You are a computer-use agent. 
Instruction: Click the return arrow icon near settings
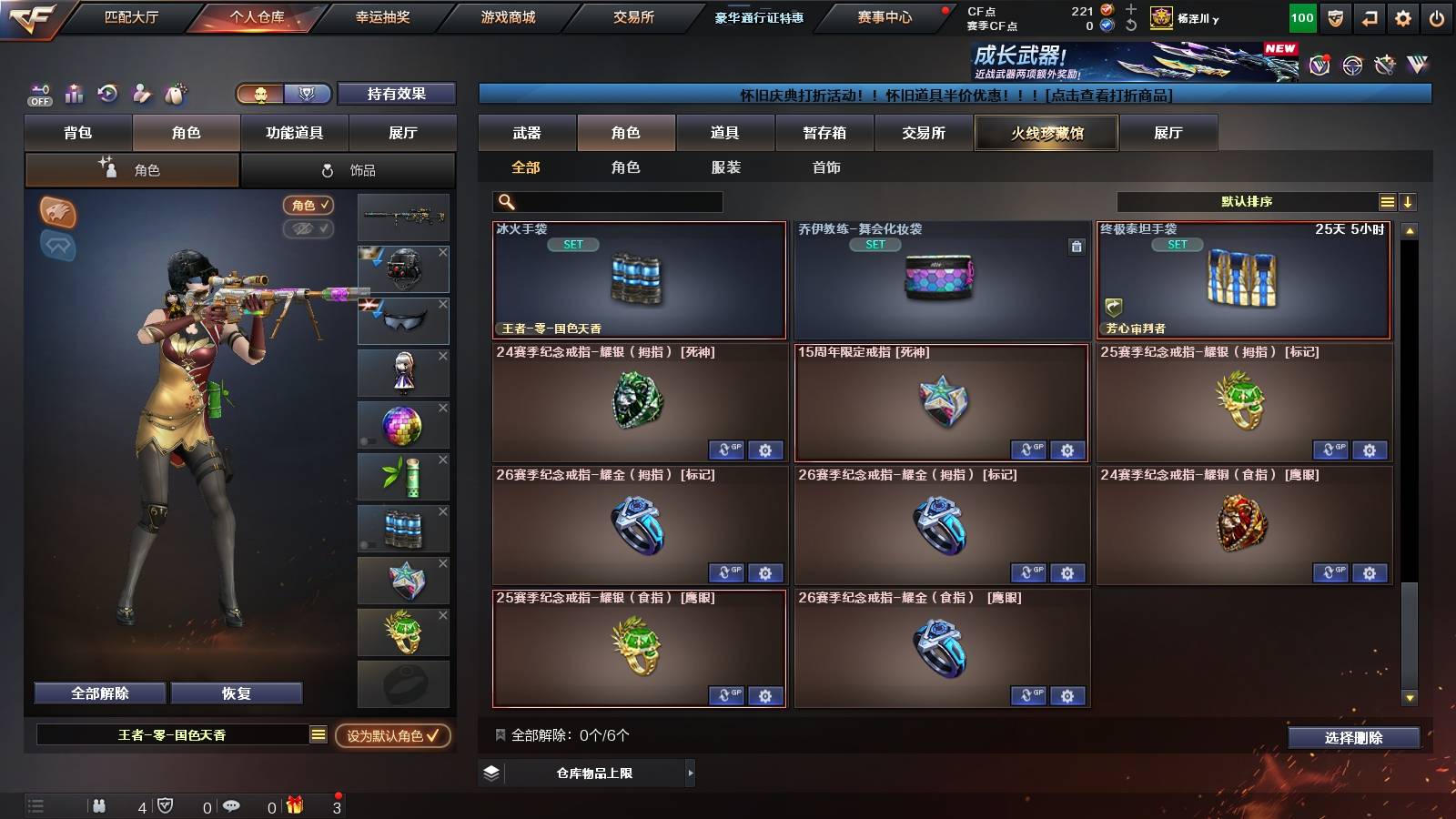[1368, 15]
